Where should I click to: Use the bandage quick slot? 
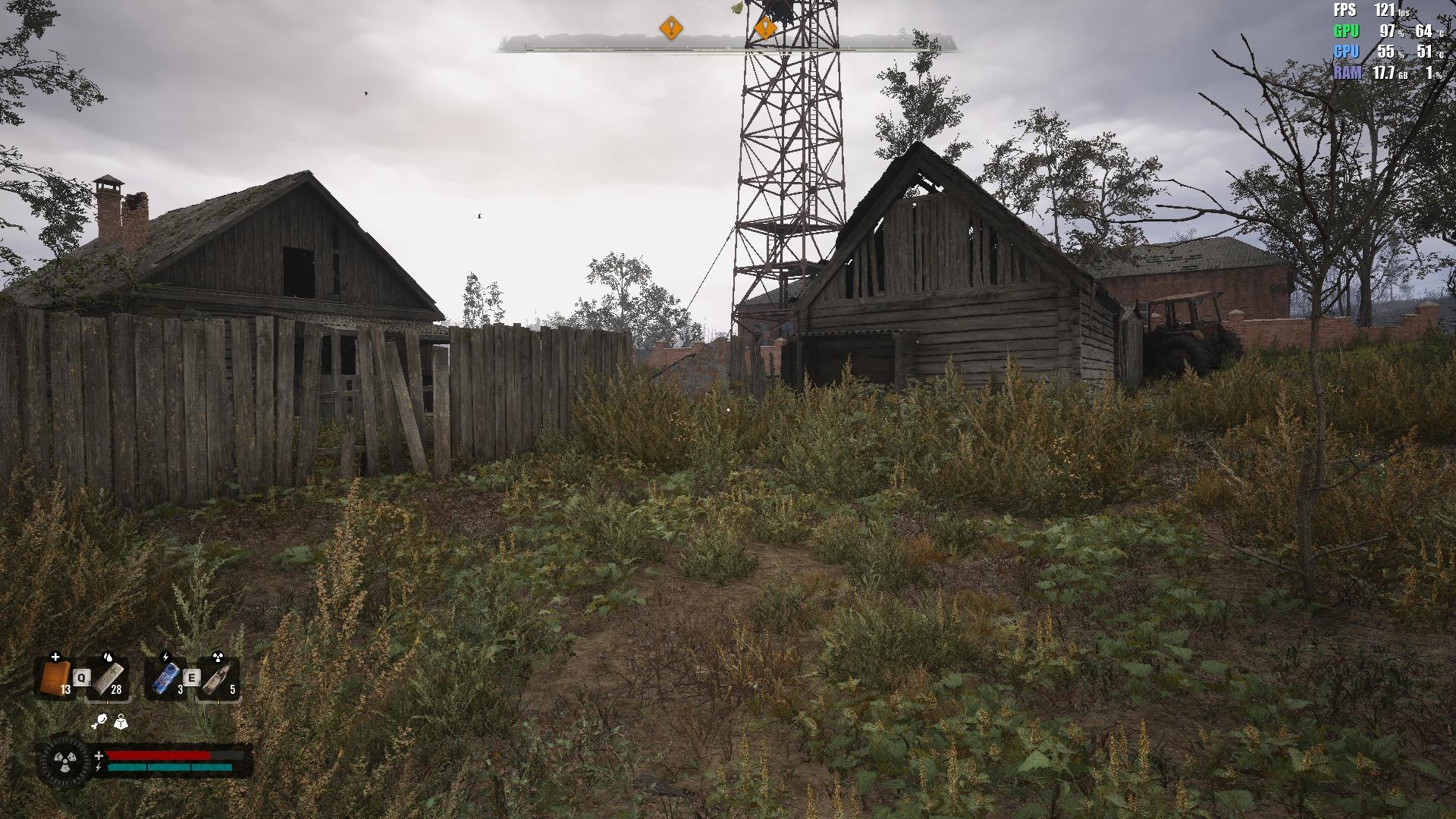point(108,677)
